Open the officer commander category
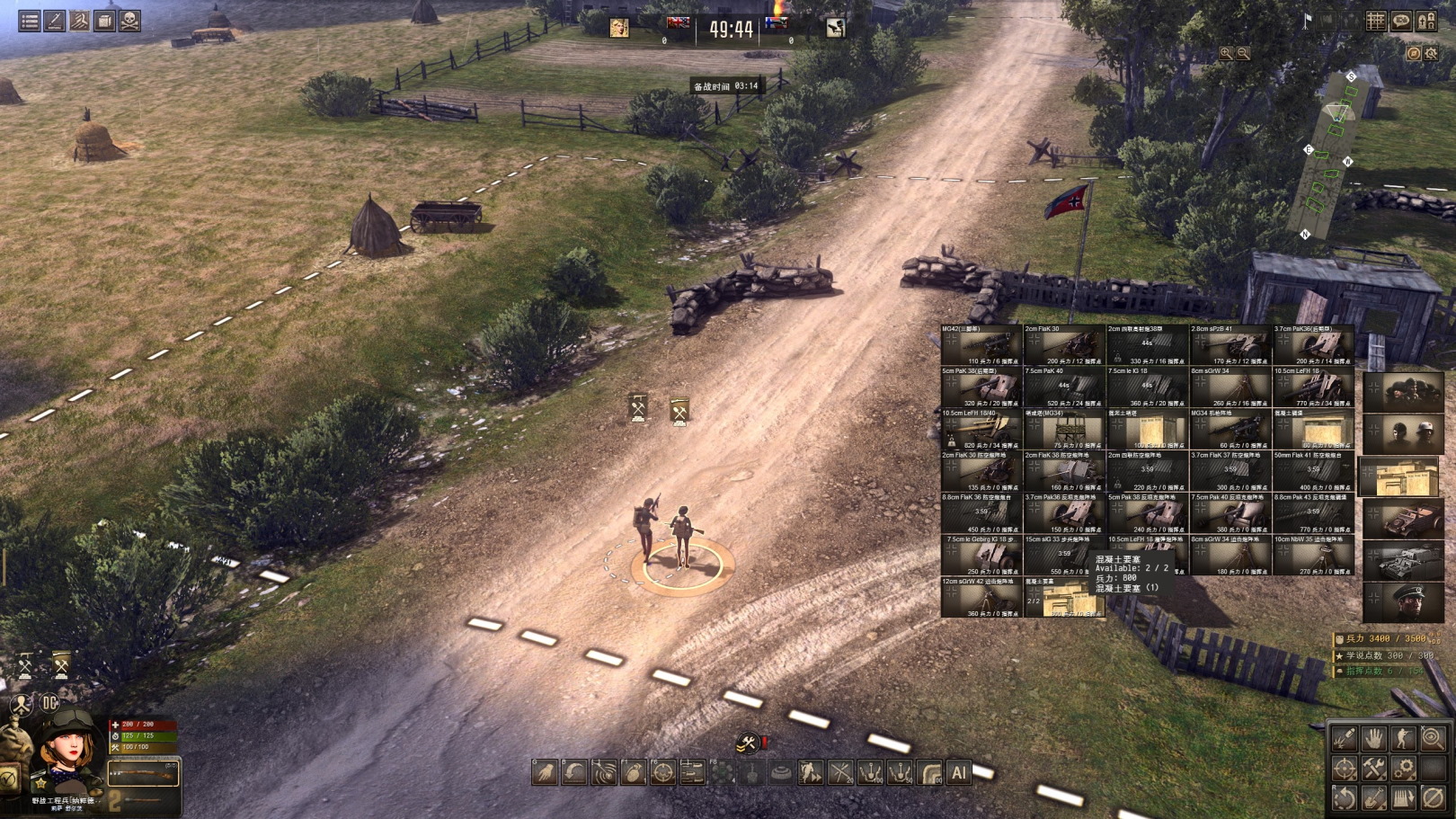 [1403, 602]
